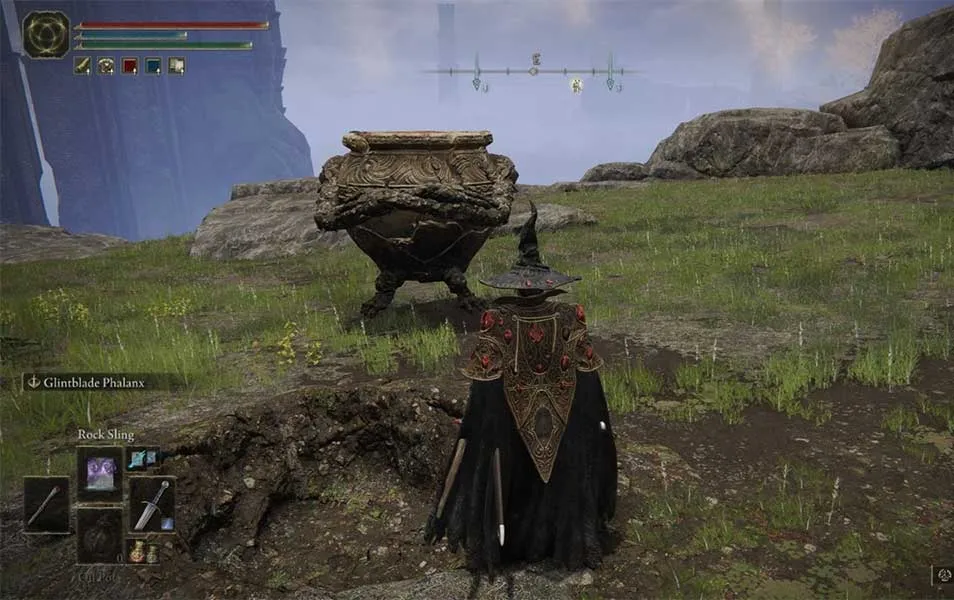The image size is (954, 600).
Task: Select the glowing yellow marker on the compass
Action: coord(577,86)
